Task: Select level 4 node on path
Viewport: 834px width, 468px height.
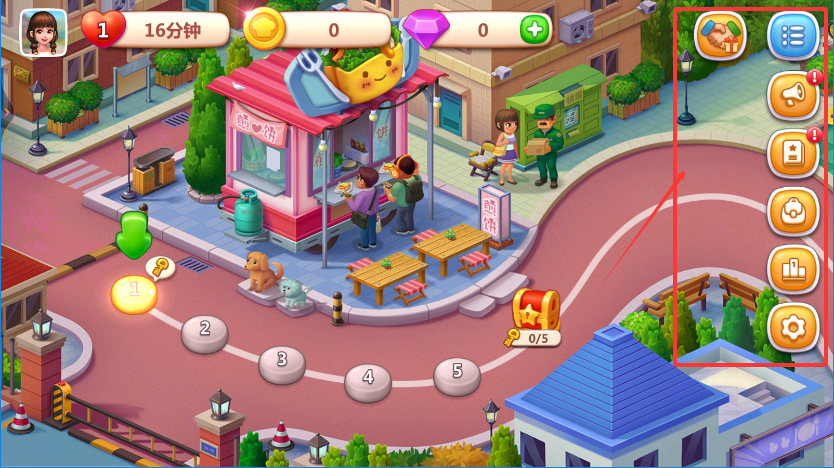Action: 368,380
